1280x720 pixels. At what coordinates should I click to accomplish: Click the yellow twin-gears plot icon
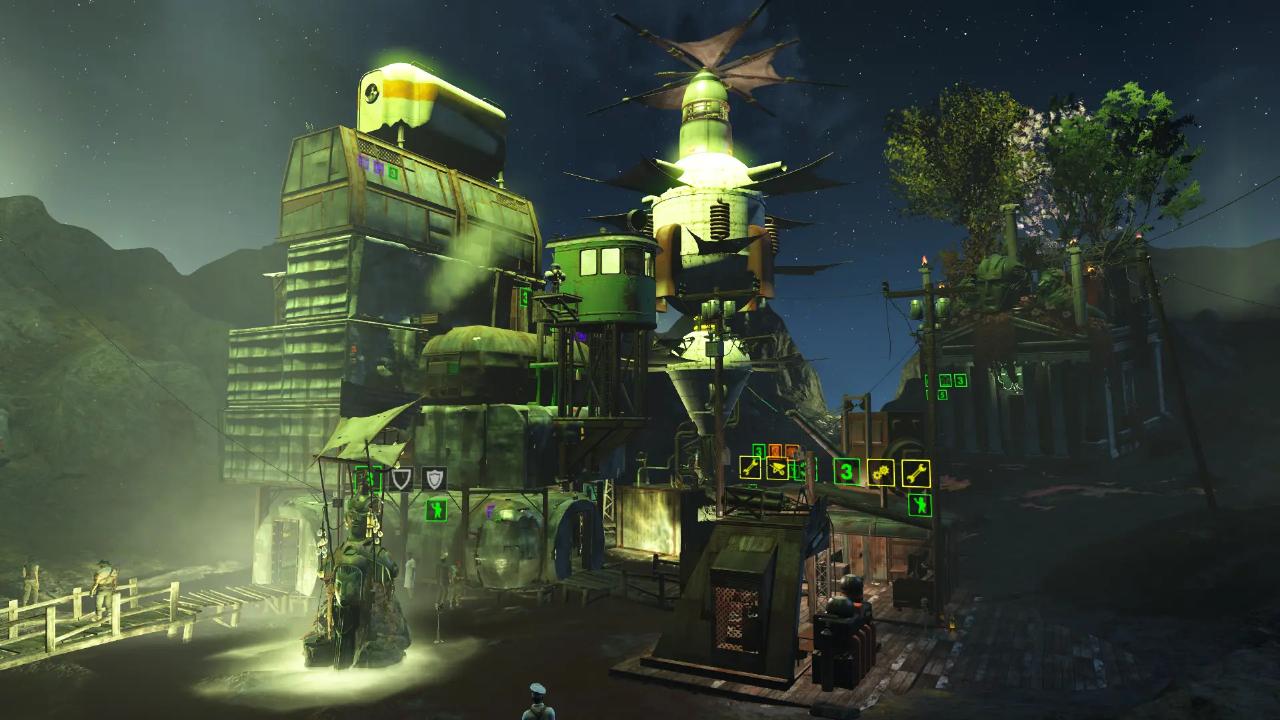880,472
